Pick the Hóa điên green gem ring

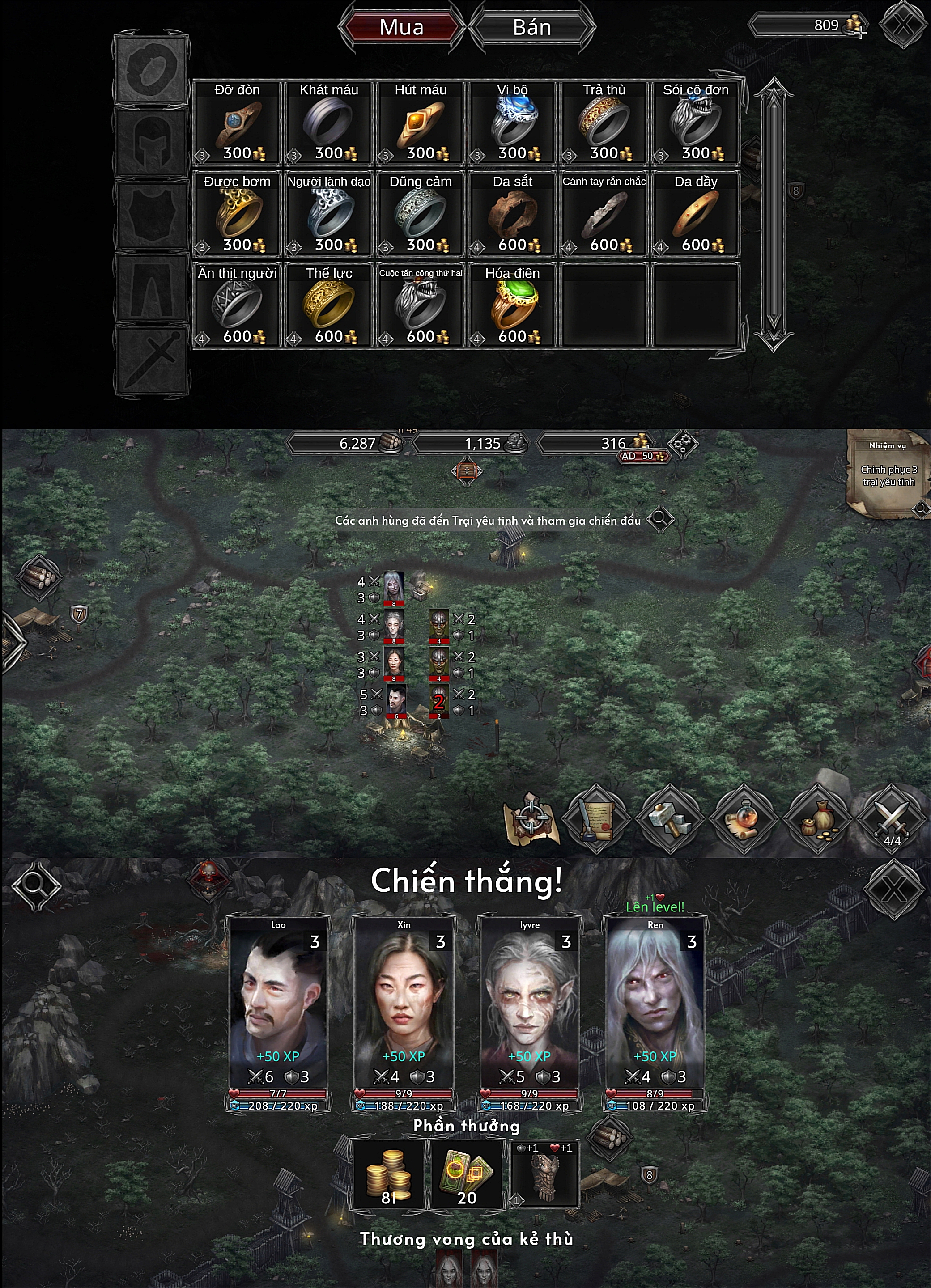pos(512,306)
